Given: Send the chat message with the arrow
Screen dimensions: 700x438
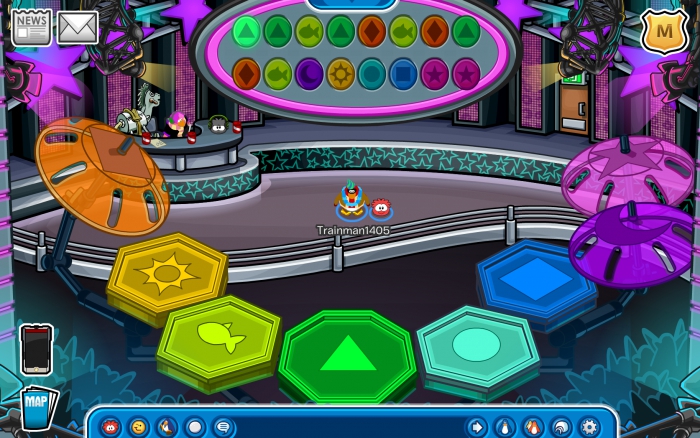Looking at the screenshot, I should pos(477,427).
